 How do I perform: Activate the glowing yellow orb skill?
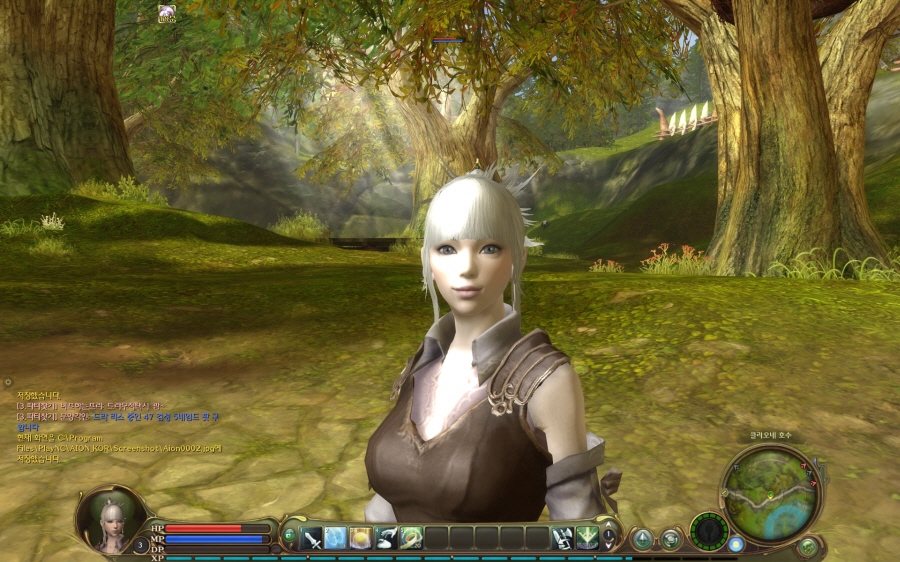(361, 537)
